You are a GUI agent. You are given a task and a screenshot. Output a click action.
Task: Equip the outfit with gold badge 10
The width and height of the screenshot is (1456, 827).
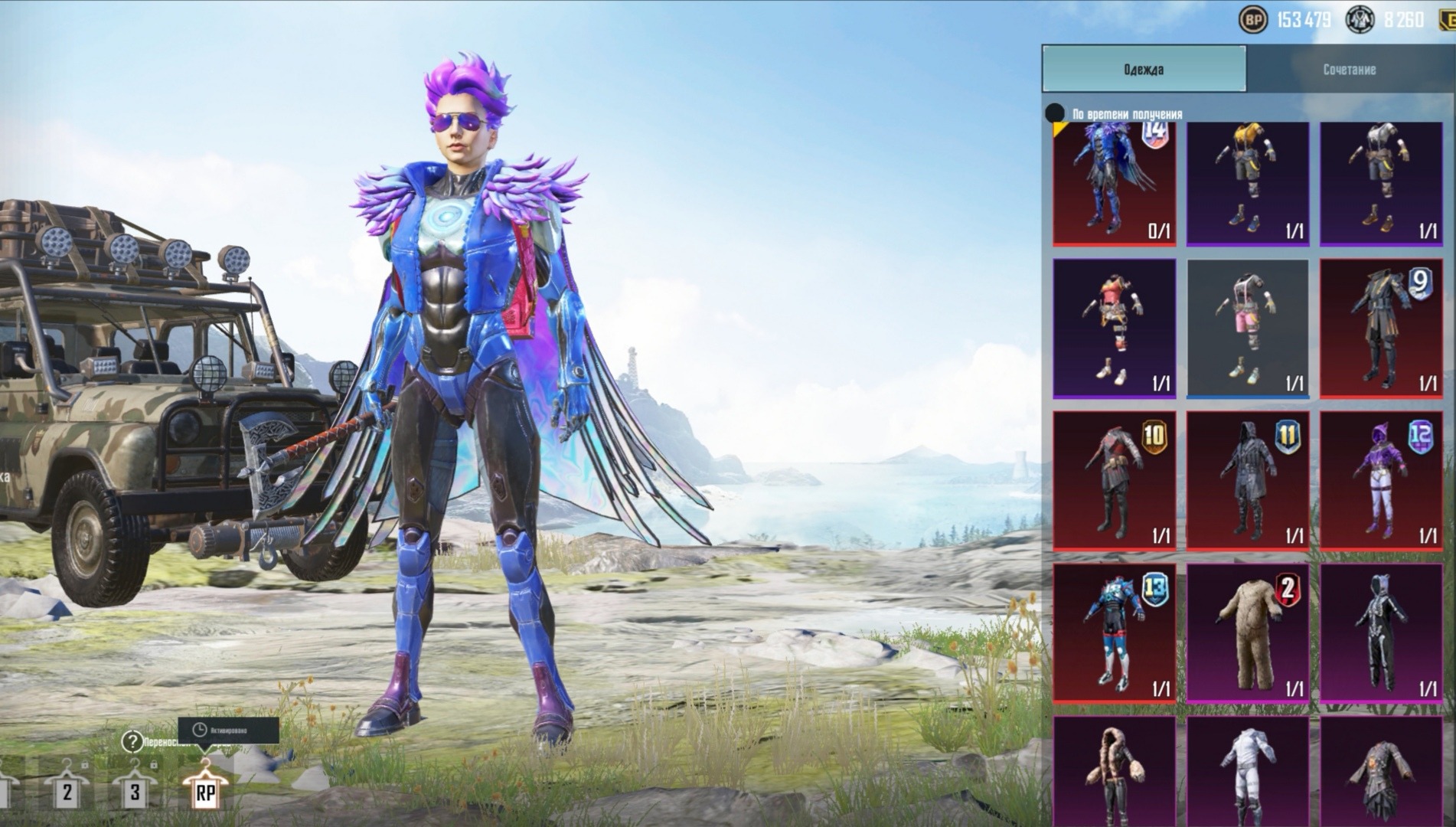(1114, 480)
